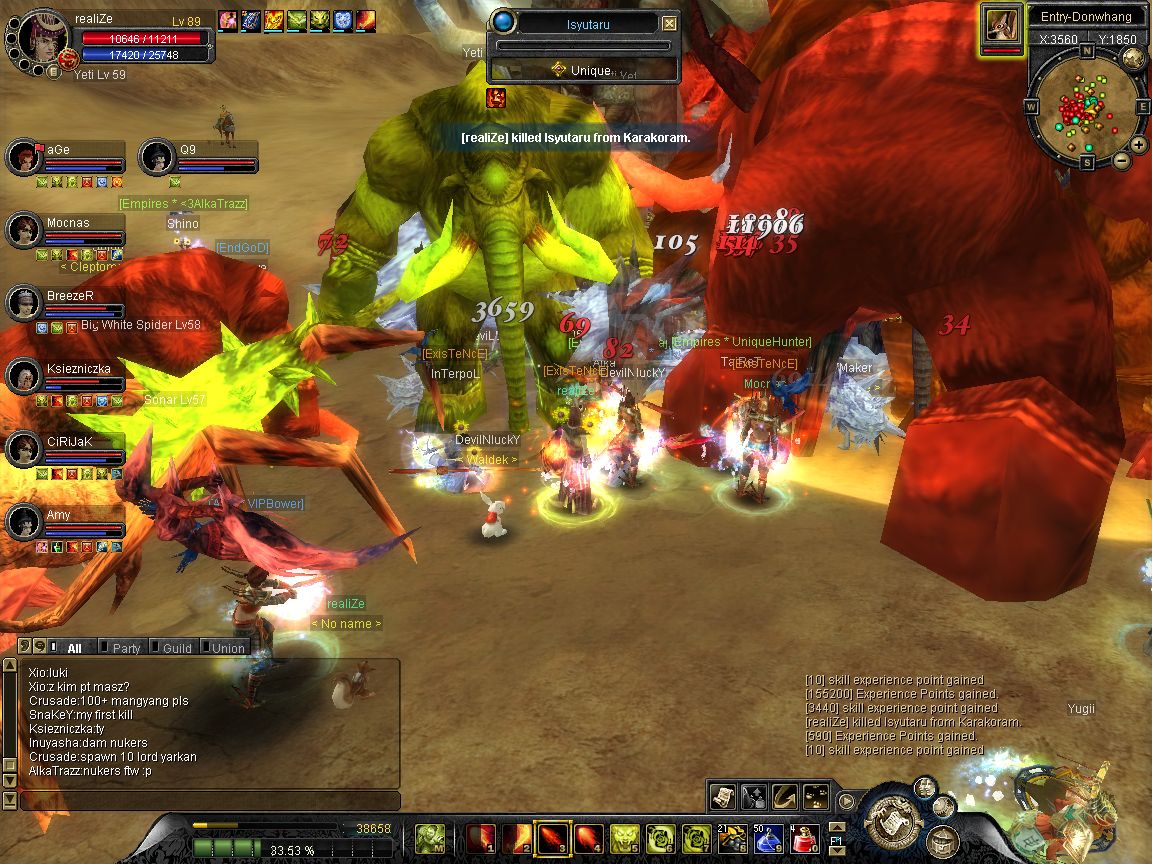This screenshot has height=864, width=1152.
Task: Activate the green beast skill in slot 5
Action: point(625,839)
